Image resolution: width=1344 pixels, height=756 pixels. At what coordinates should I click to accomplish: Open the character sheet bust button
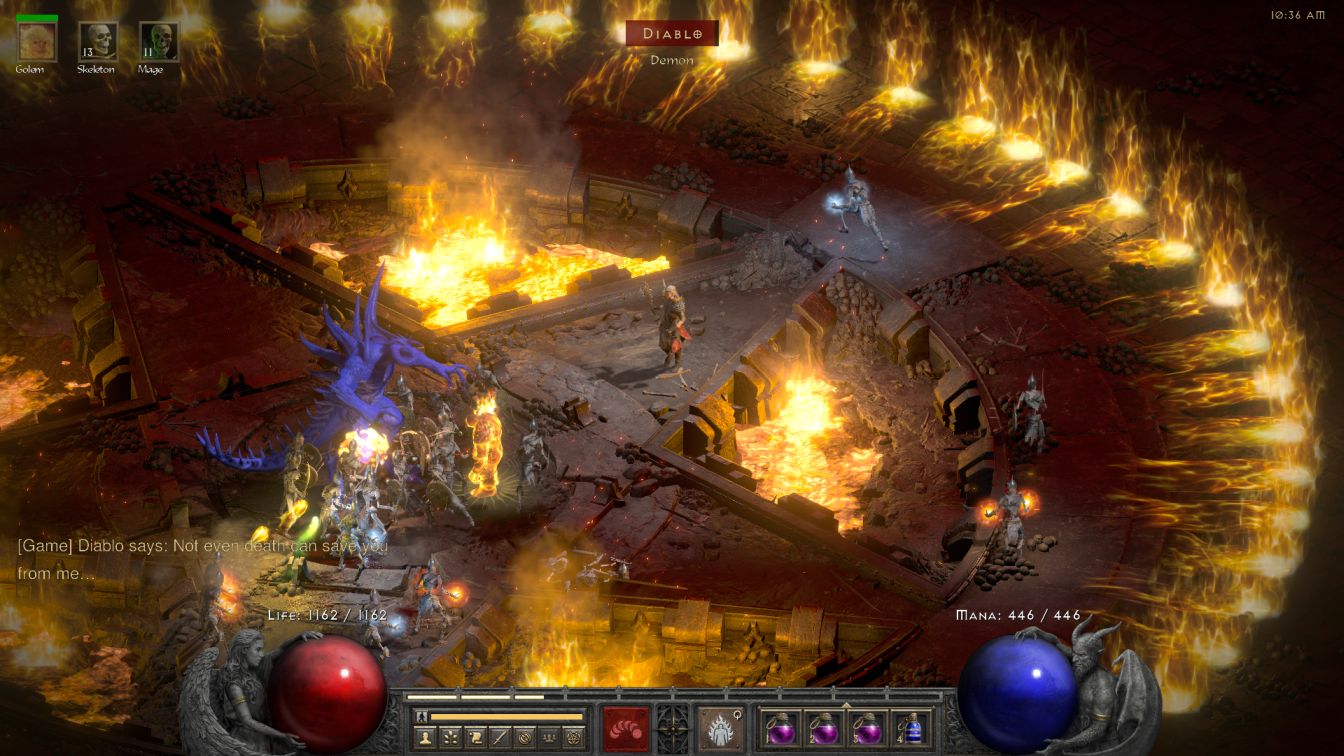click(x=424, y=737)
